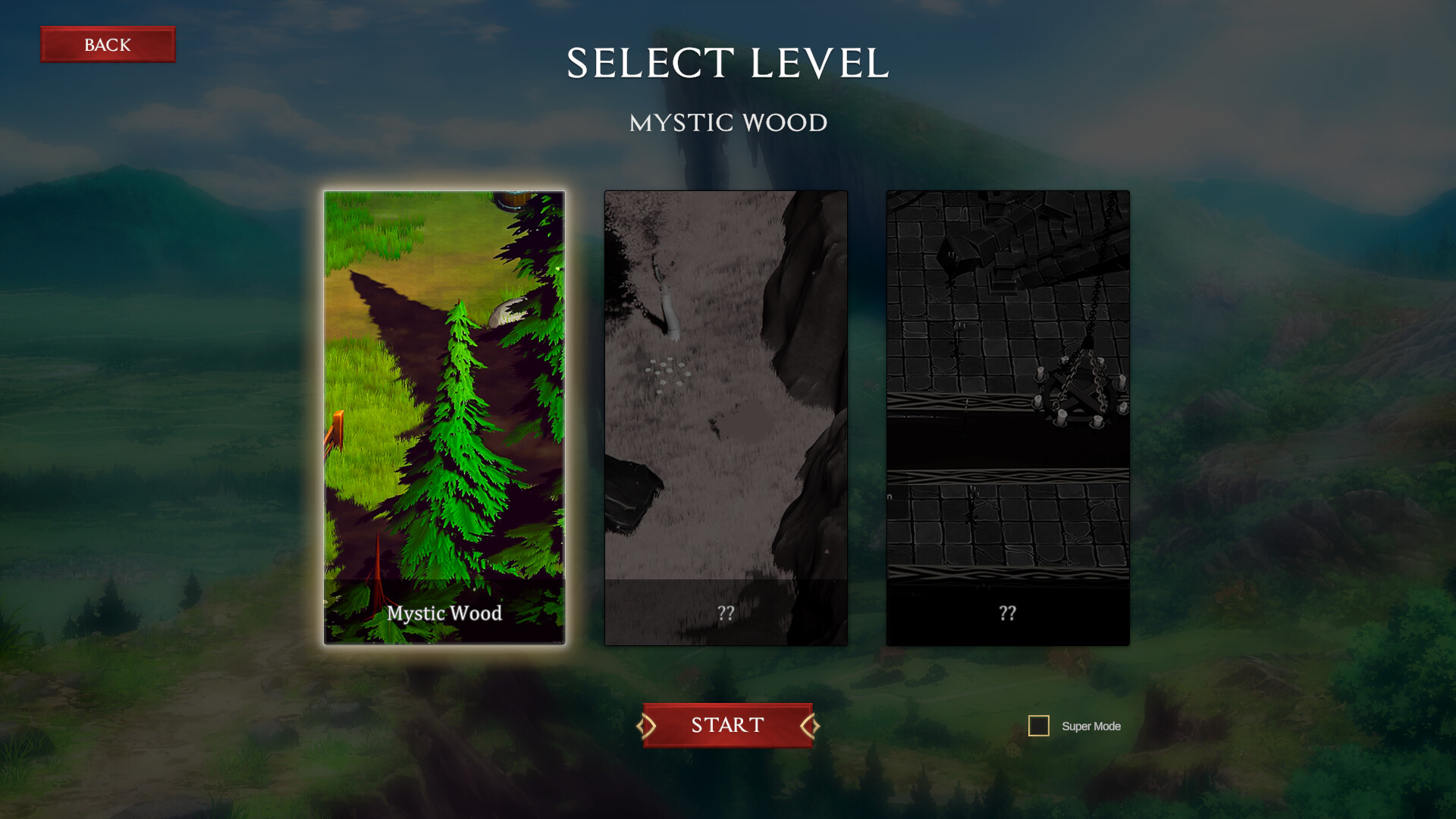Screen dimensions: 1456x819
Task: Click the 'Mystic Wood' label on the card
Action: [444, 613]
